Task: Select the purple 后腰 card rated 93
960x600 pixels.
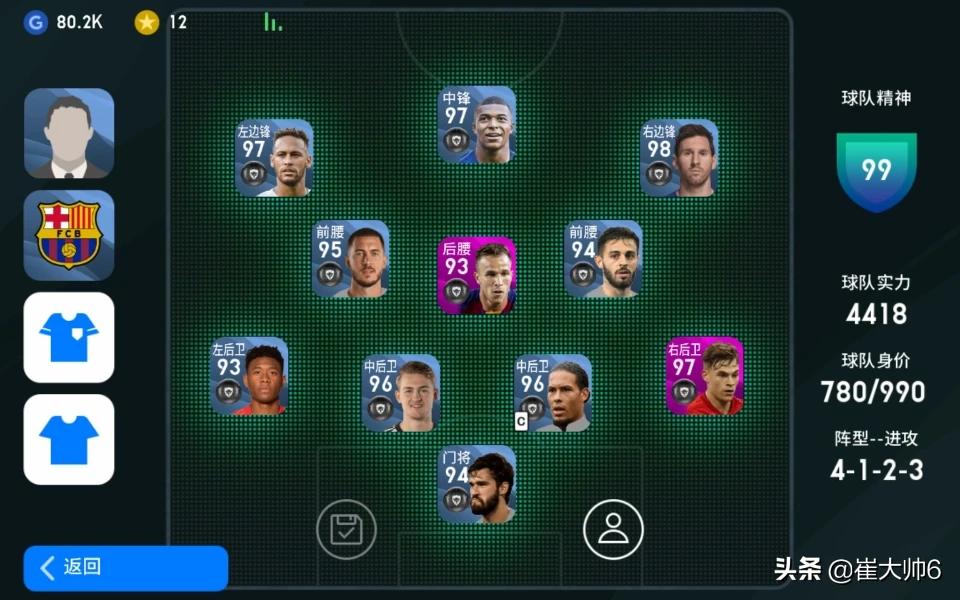Action: pos(477,275)
